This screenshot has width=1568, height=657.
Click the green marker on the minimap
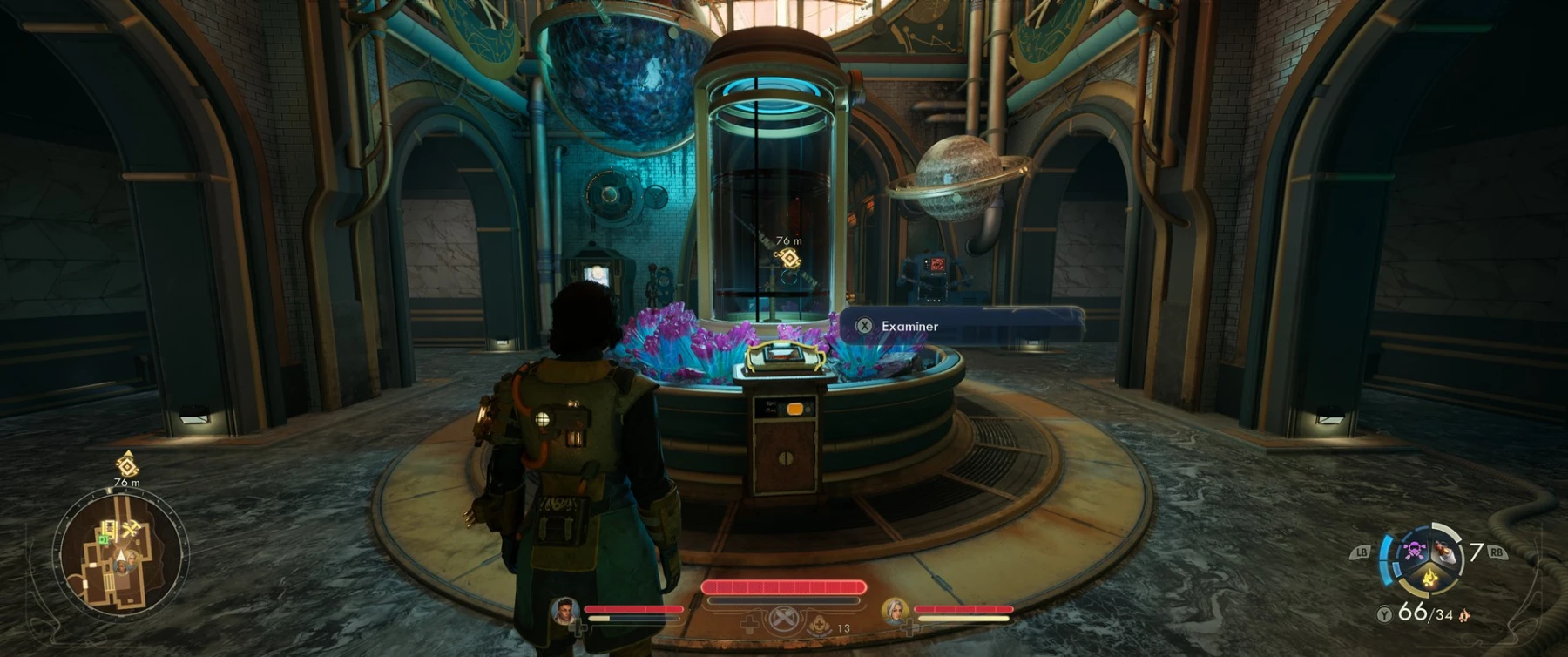[103, 540]
